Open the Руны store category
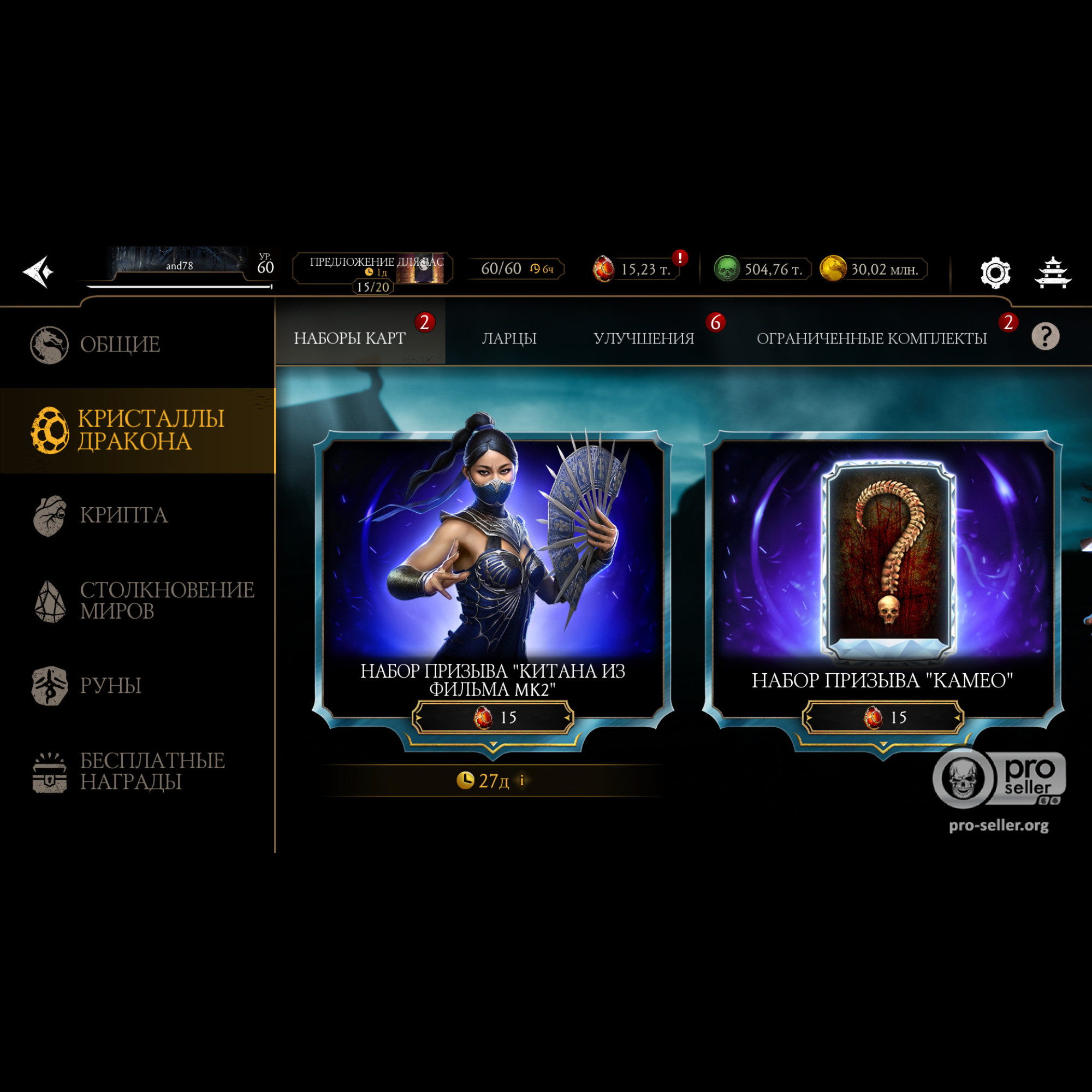This screenshot has width=1092, height=1092. pyautogui.click(x=110, y=686)
